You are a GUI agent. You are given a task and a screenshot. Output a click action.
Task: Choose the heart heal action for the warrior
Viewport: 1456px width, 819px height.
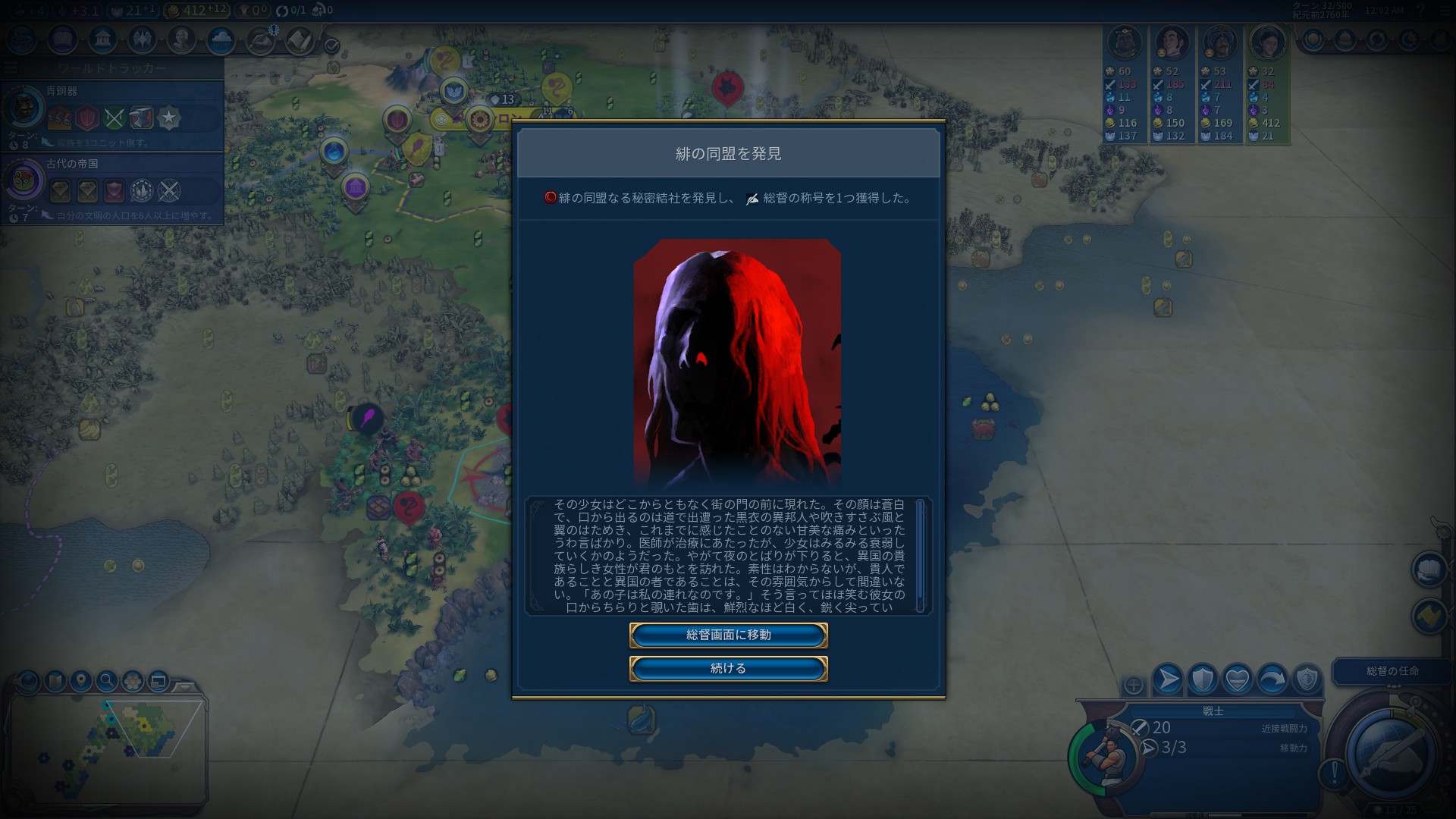pos(1238,679)
